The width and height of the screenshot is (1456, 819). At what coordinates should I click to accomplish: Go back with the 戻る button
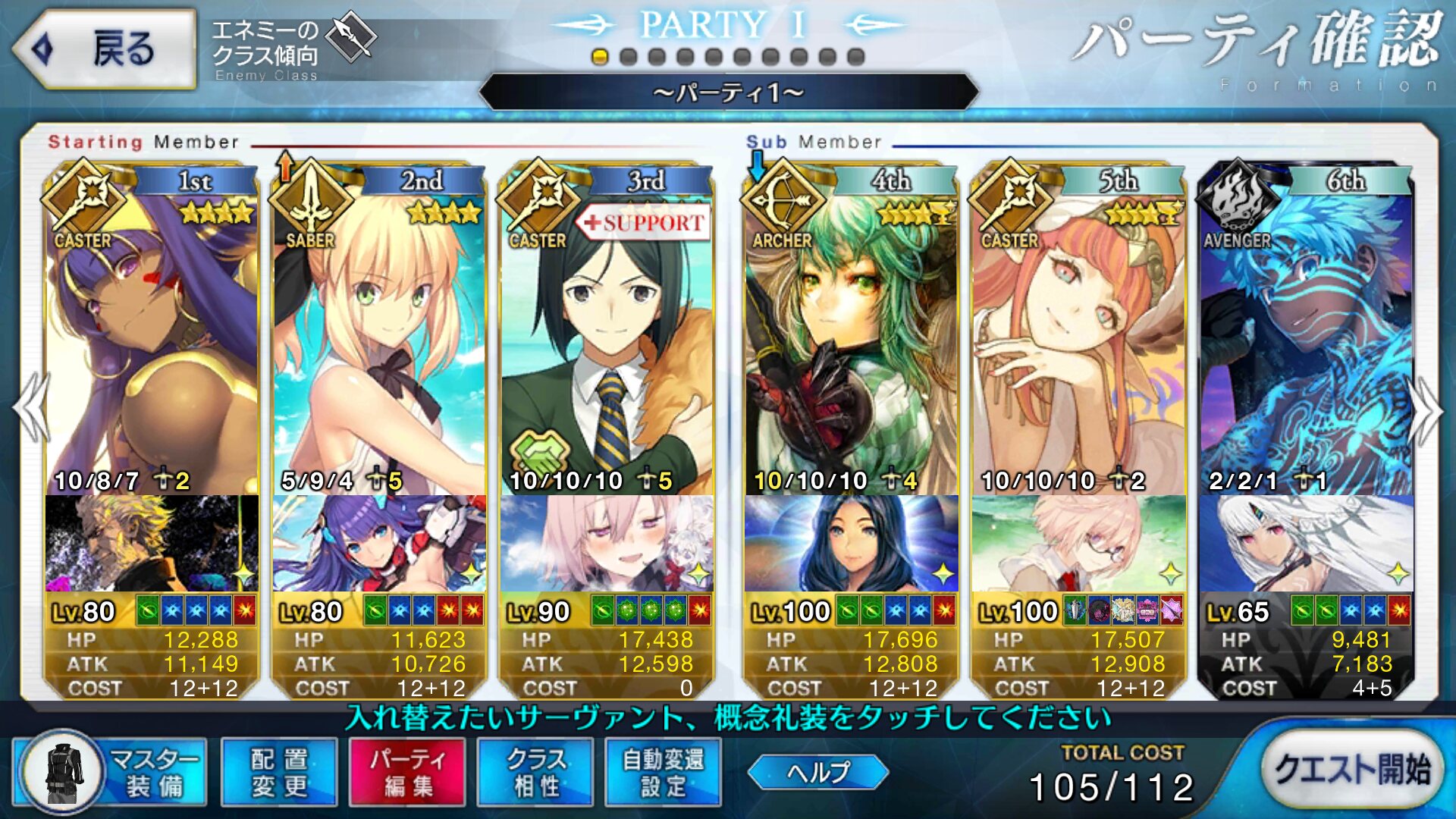coord(105,49)
